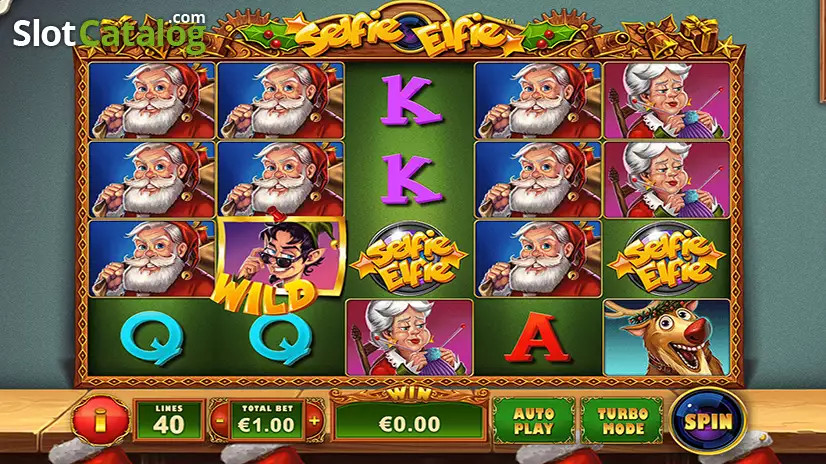The width and height of the screenshot is (826, 464).
Task: Open the red info button
Action: [100, 421]
